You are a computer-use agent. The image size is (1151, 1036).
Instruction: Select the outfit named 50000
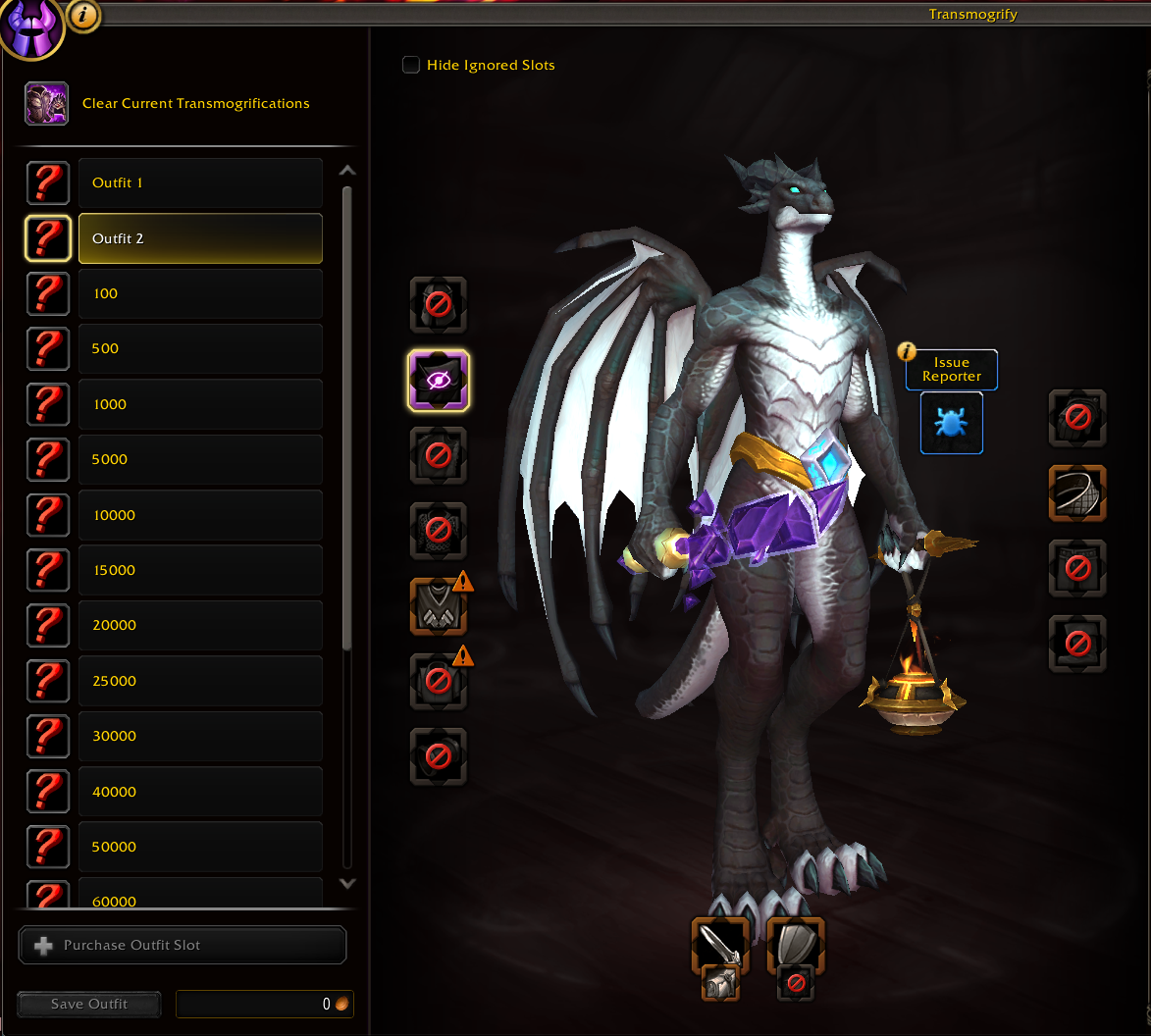click(200, 847)
